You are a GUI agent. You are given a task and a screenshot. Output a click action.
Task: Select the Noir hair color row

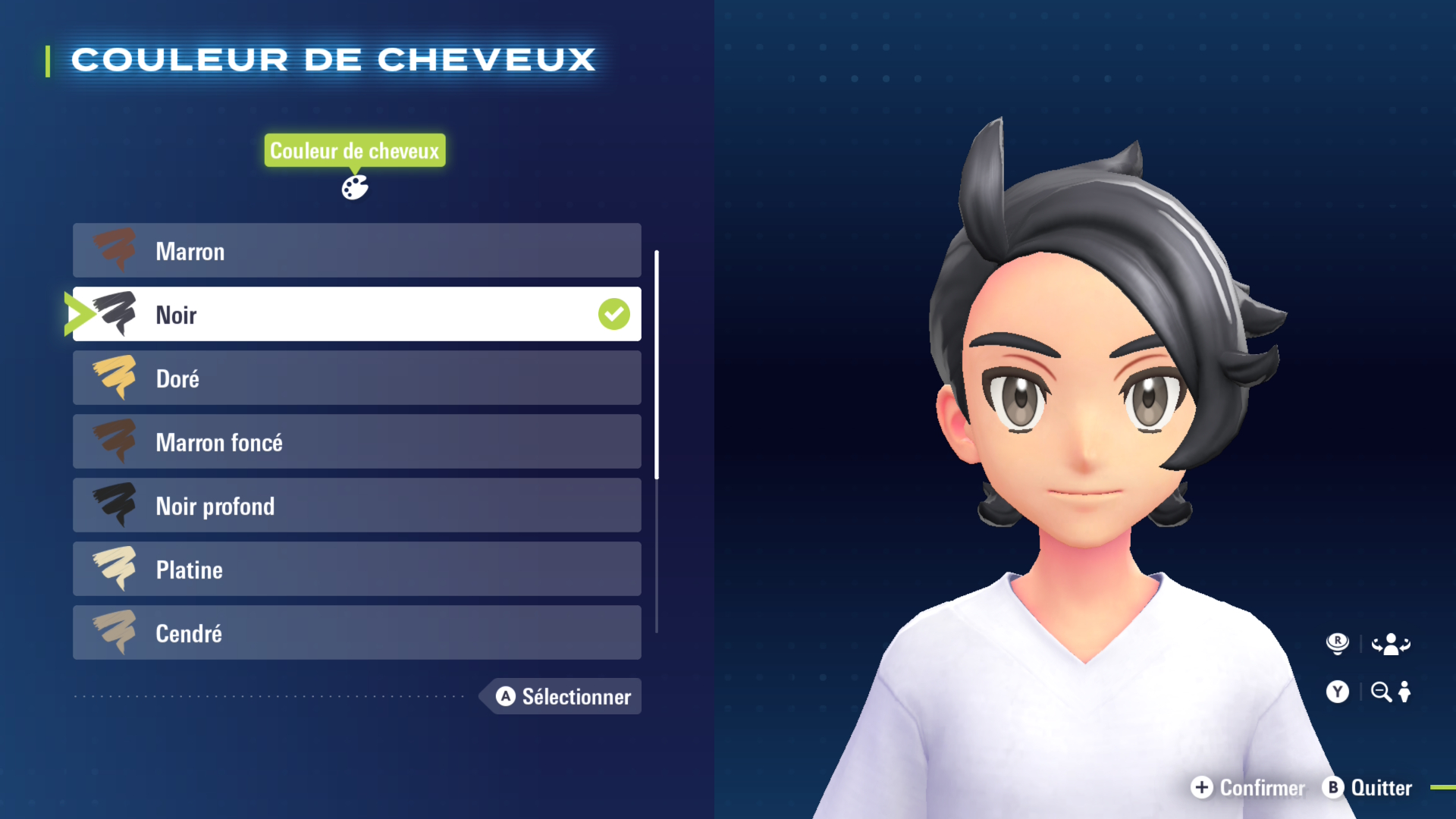pos(356,315)
